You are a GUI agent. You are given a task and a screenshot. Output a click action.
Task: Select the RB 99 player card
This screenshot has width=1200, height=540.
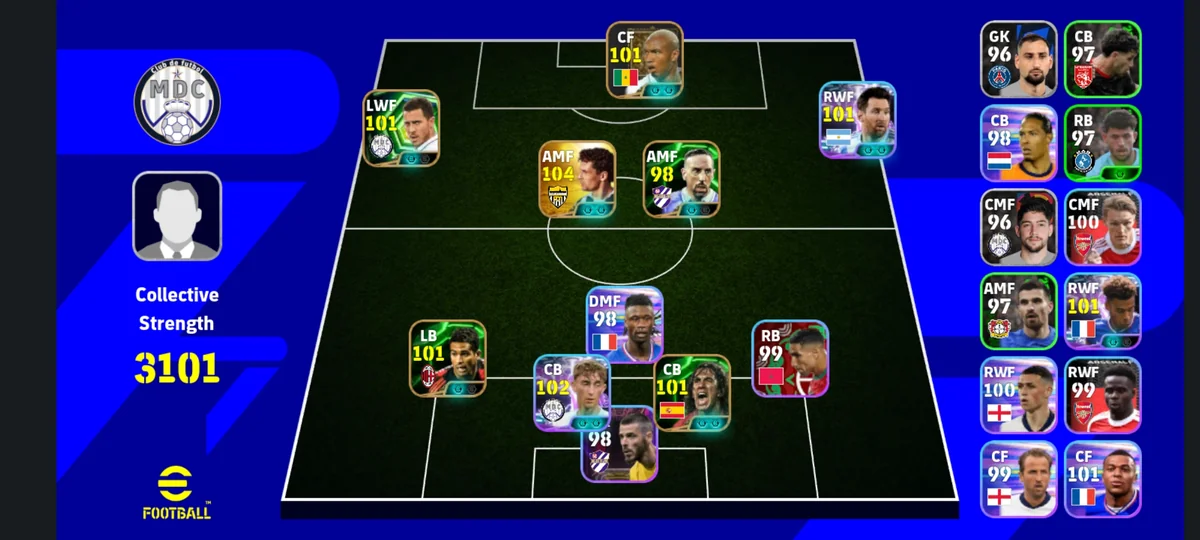tap(790, 358)
